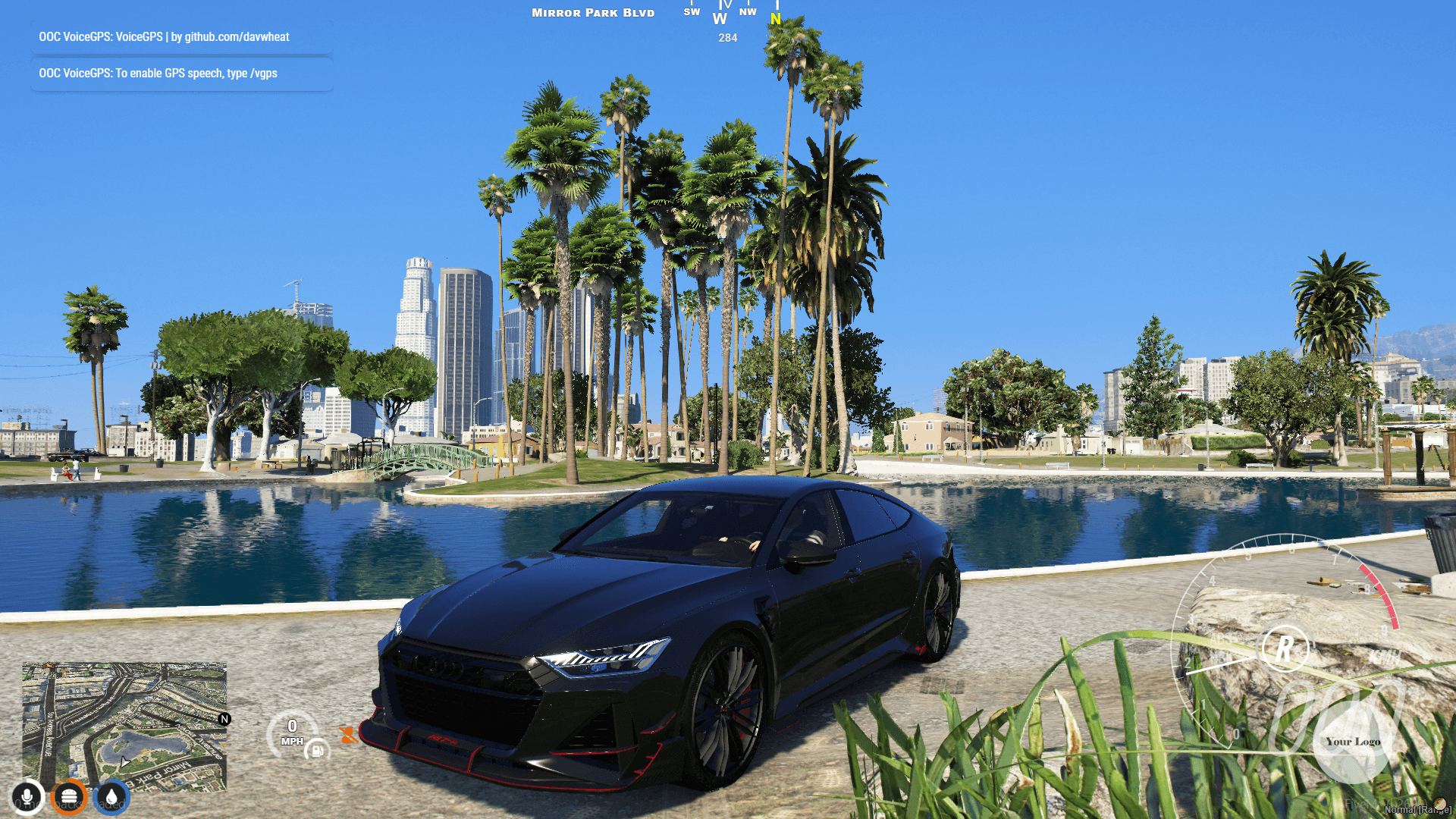Image resolution: width=1456 pixels, height=819 pixels.
Task: Click the 284 heading number below the compass
Action: point(726,38)
